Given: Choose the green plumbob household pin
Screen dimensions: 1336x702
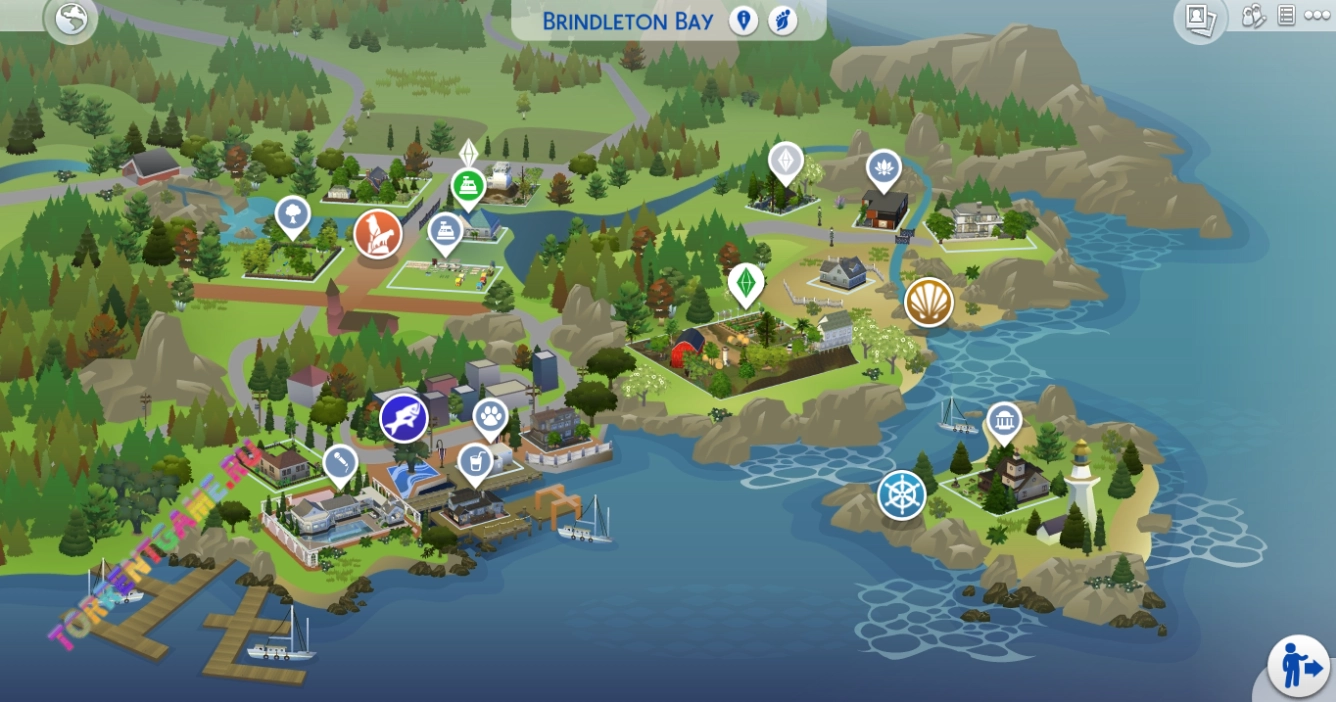Looking at the screenshot, I should coord(745,282).
